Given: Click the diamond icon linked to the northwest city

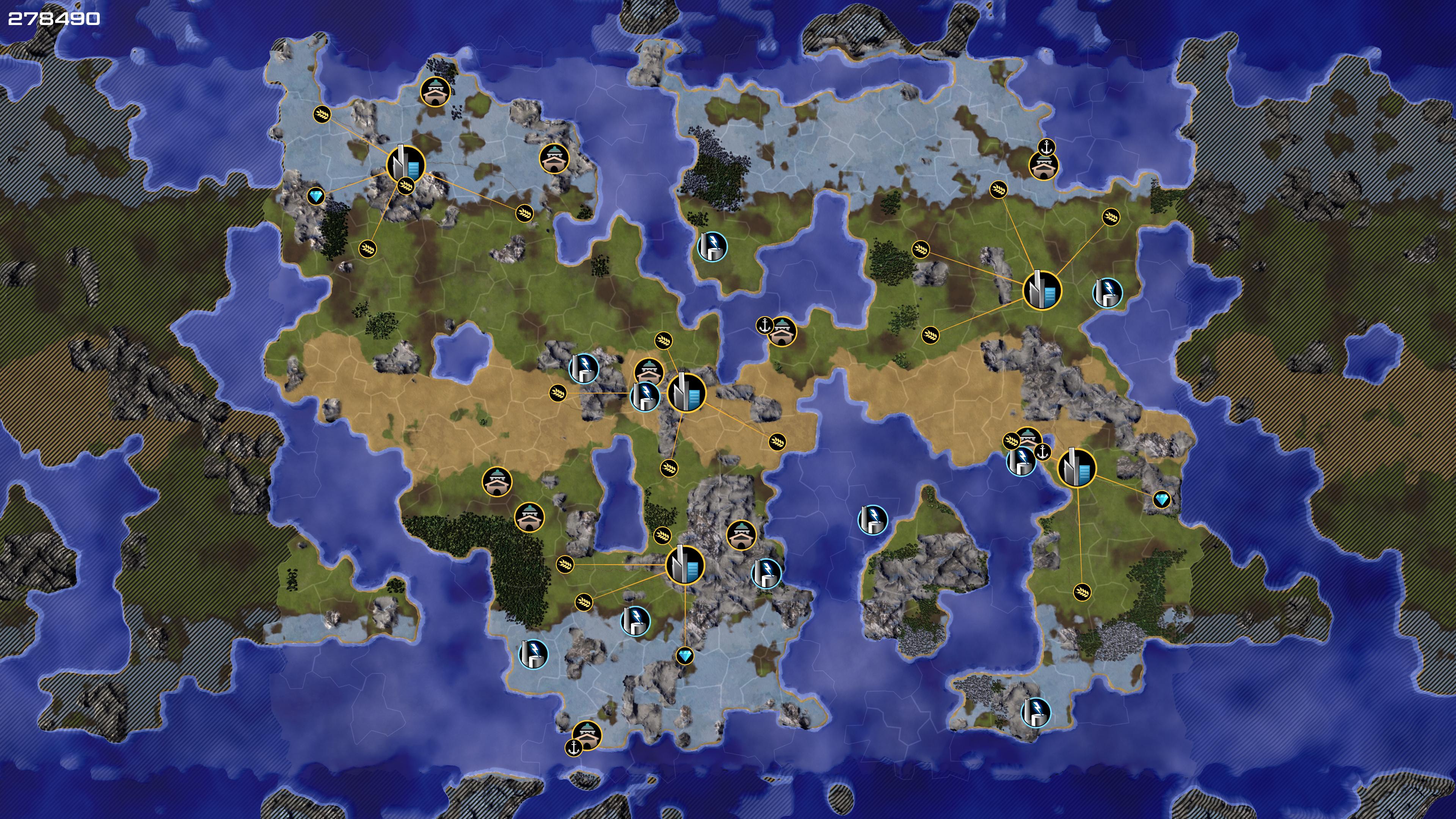Looking at the screenshot, I should 316,197.
